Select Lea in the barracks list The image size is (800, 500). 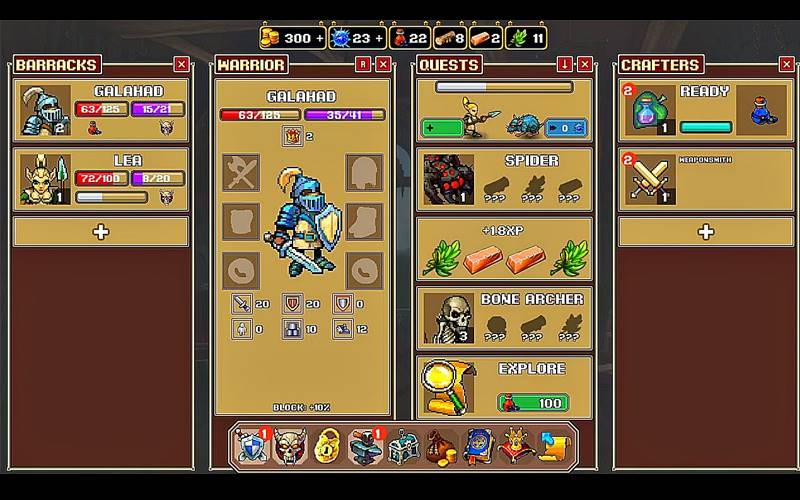click(x=101, y=180)
